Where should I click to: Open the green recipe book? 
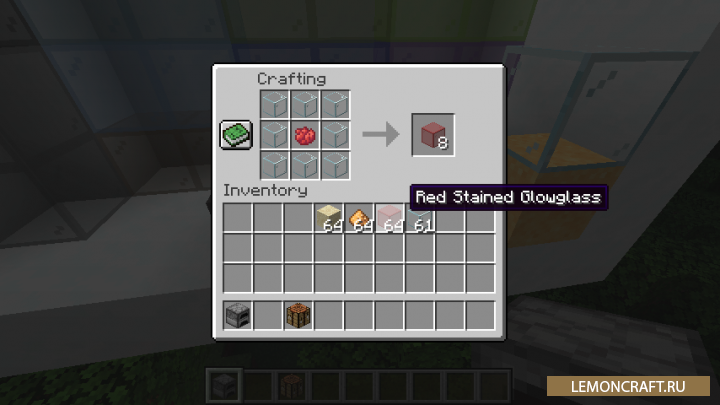click(236, 135)
